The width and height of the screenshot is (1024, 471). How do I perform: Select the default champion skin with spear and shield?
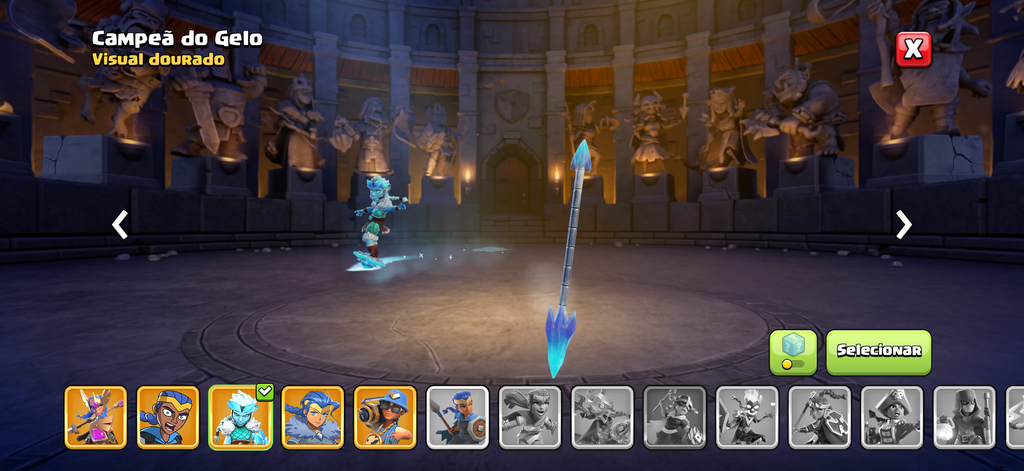tap(458, 417)
